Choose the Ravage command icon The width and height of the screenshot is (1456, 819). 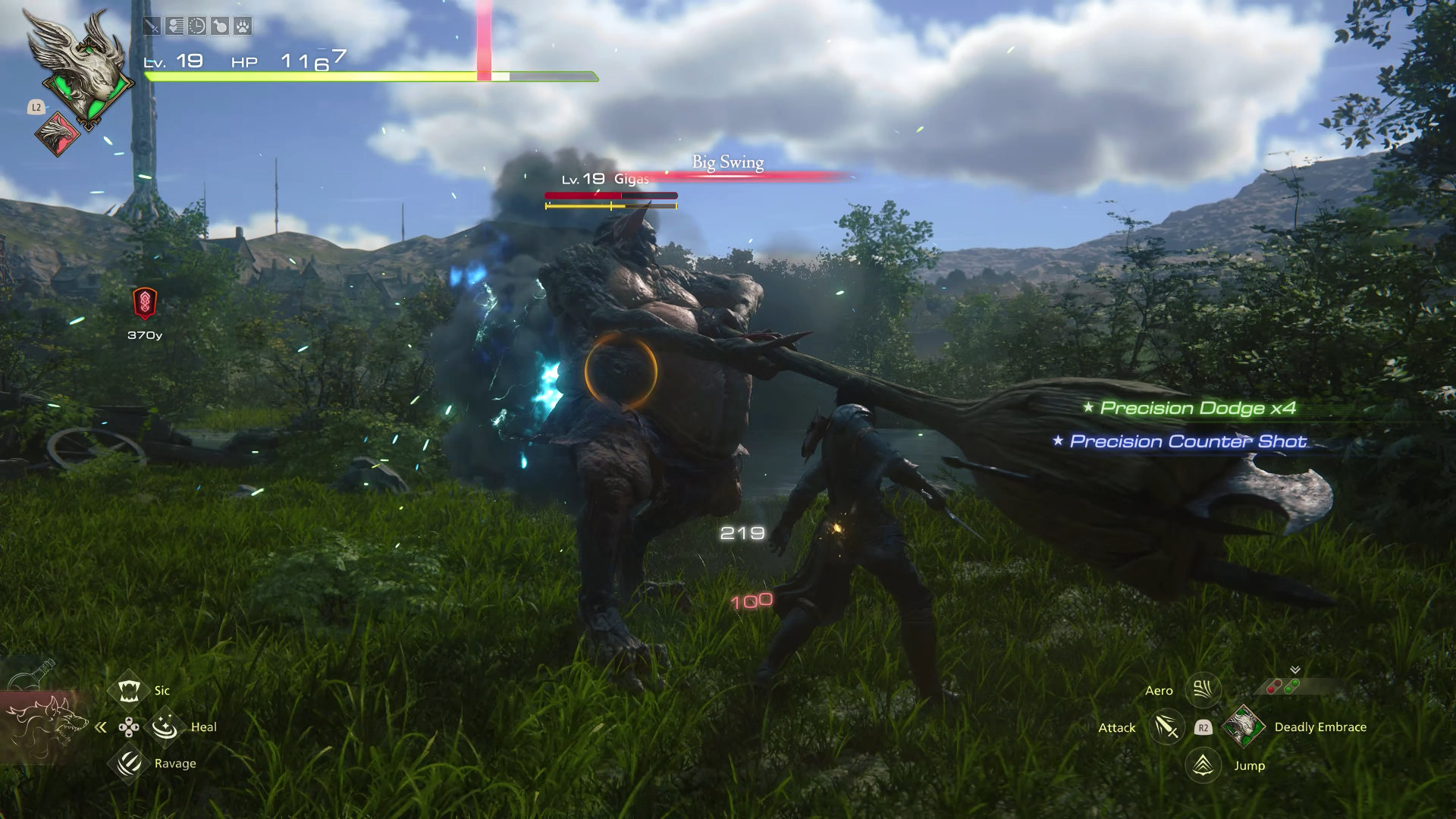pos(129,763)
